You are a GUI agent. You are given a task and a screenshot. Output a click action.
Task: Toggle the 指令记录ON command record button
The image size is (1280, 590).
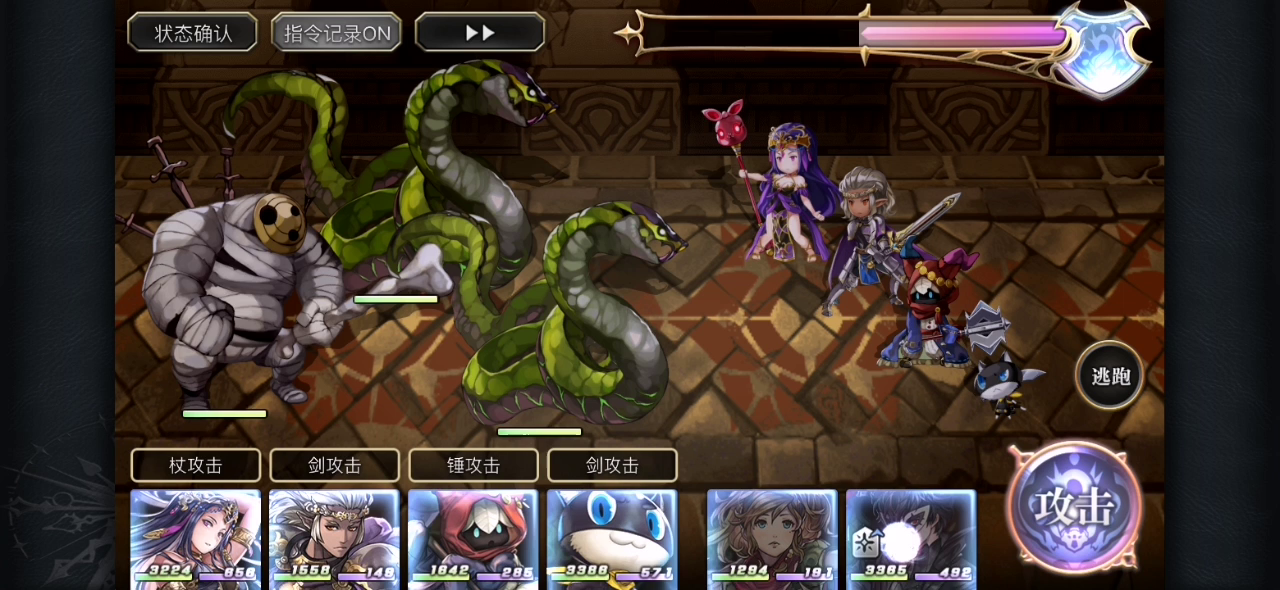point(337,32)
